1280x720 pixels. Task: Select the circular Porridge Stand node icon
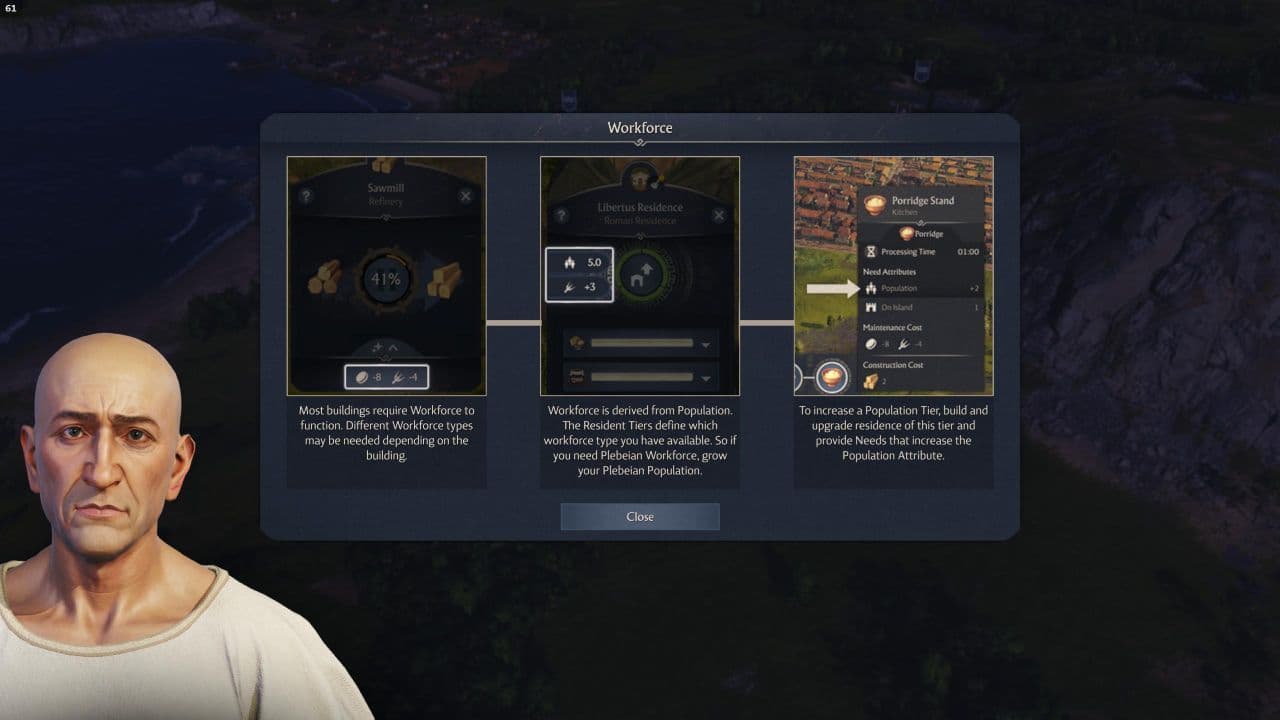[x=832, y=377]
